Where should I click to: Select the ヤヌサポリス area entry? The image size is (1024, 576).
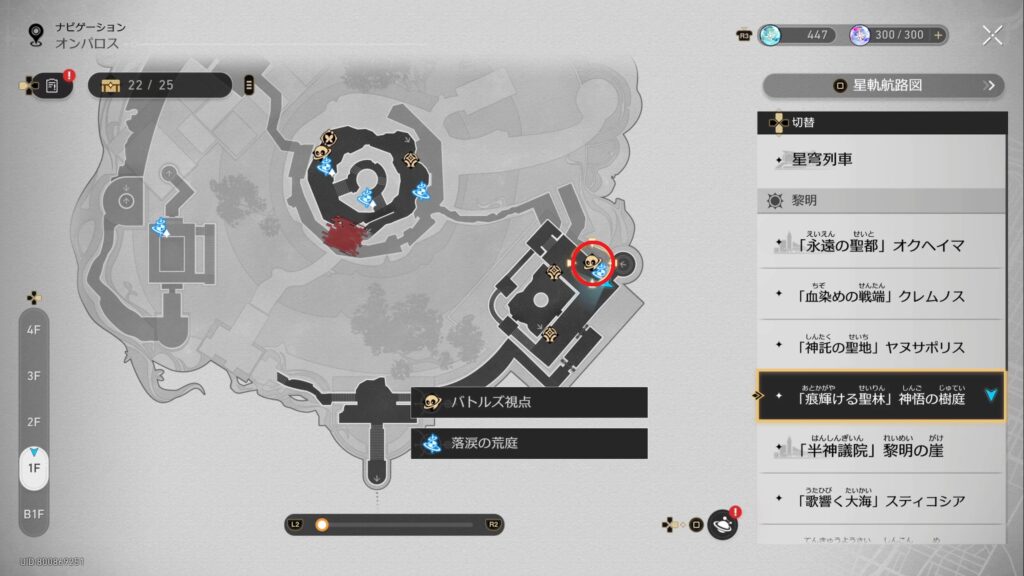880,347
